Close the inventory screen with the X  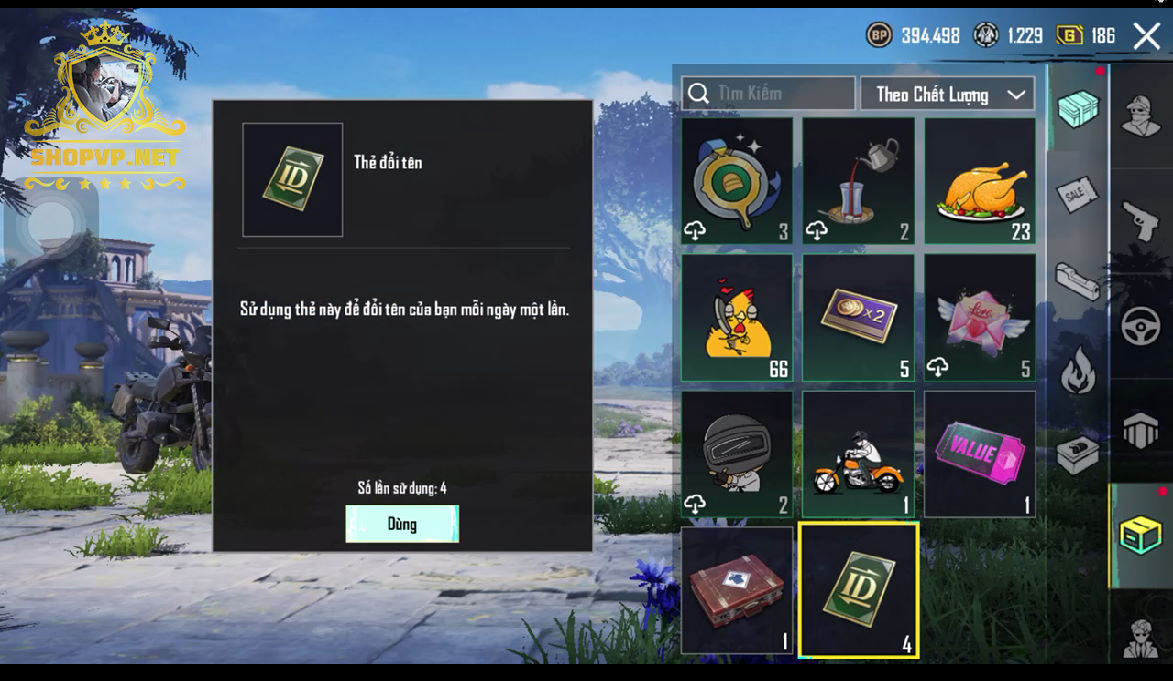(1146, 36)
